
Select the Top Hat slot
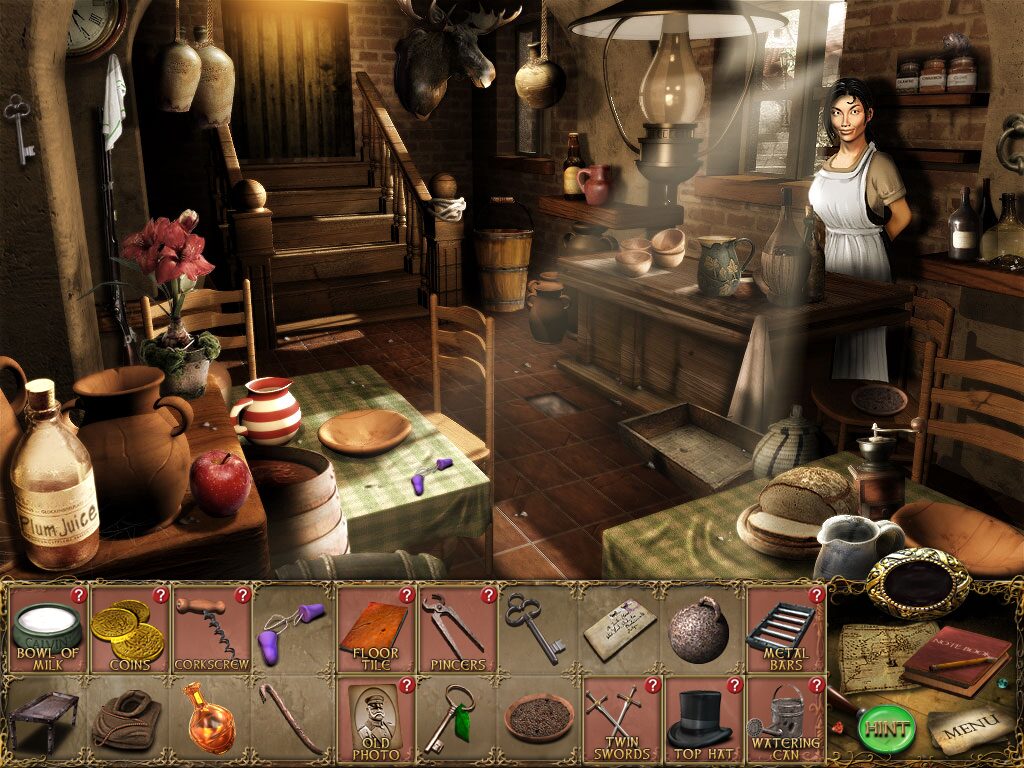(702, 718)
